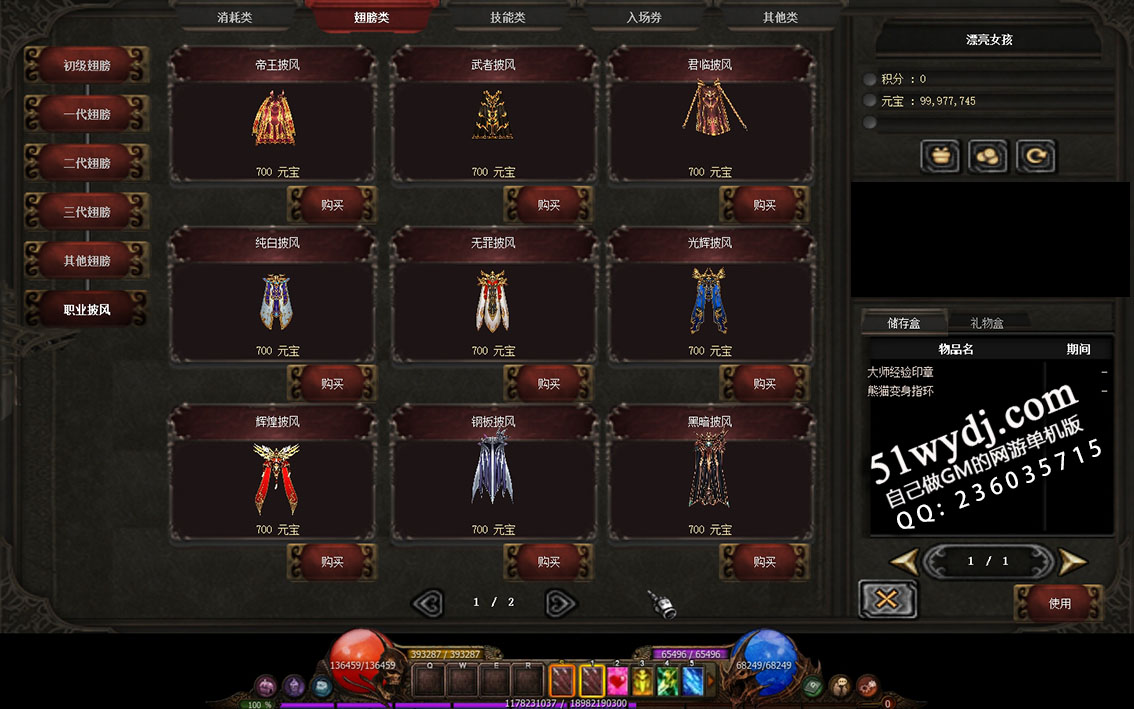Select 熊猫变身指环 in the storage list
The image size is (1134, 709).
coord(901,391)
